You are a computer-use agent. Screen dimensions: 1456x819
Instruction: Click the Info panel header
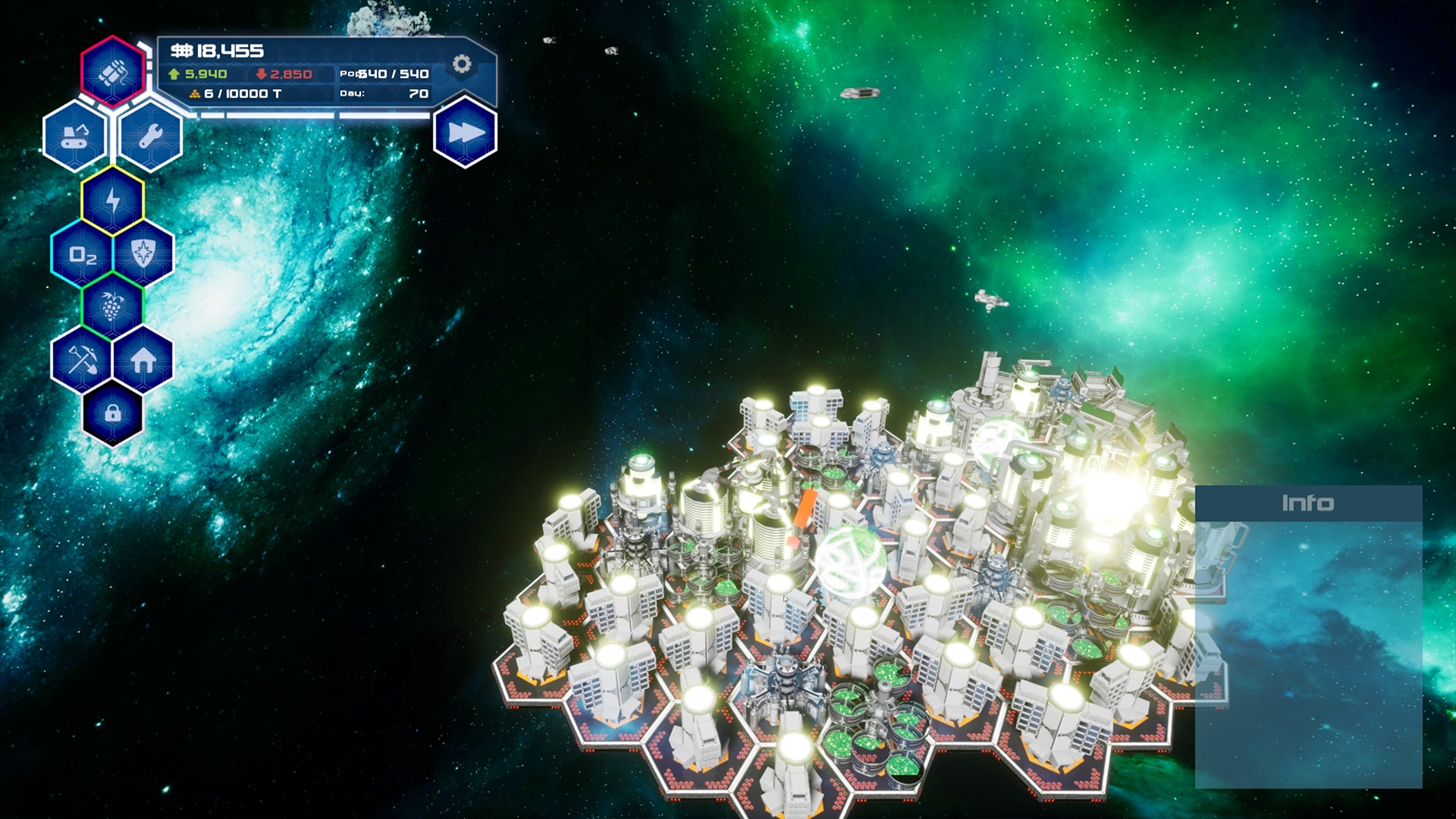(1308, 501)
